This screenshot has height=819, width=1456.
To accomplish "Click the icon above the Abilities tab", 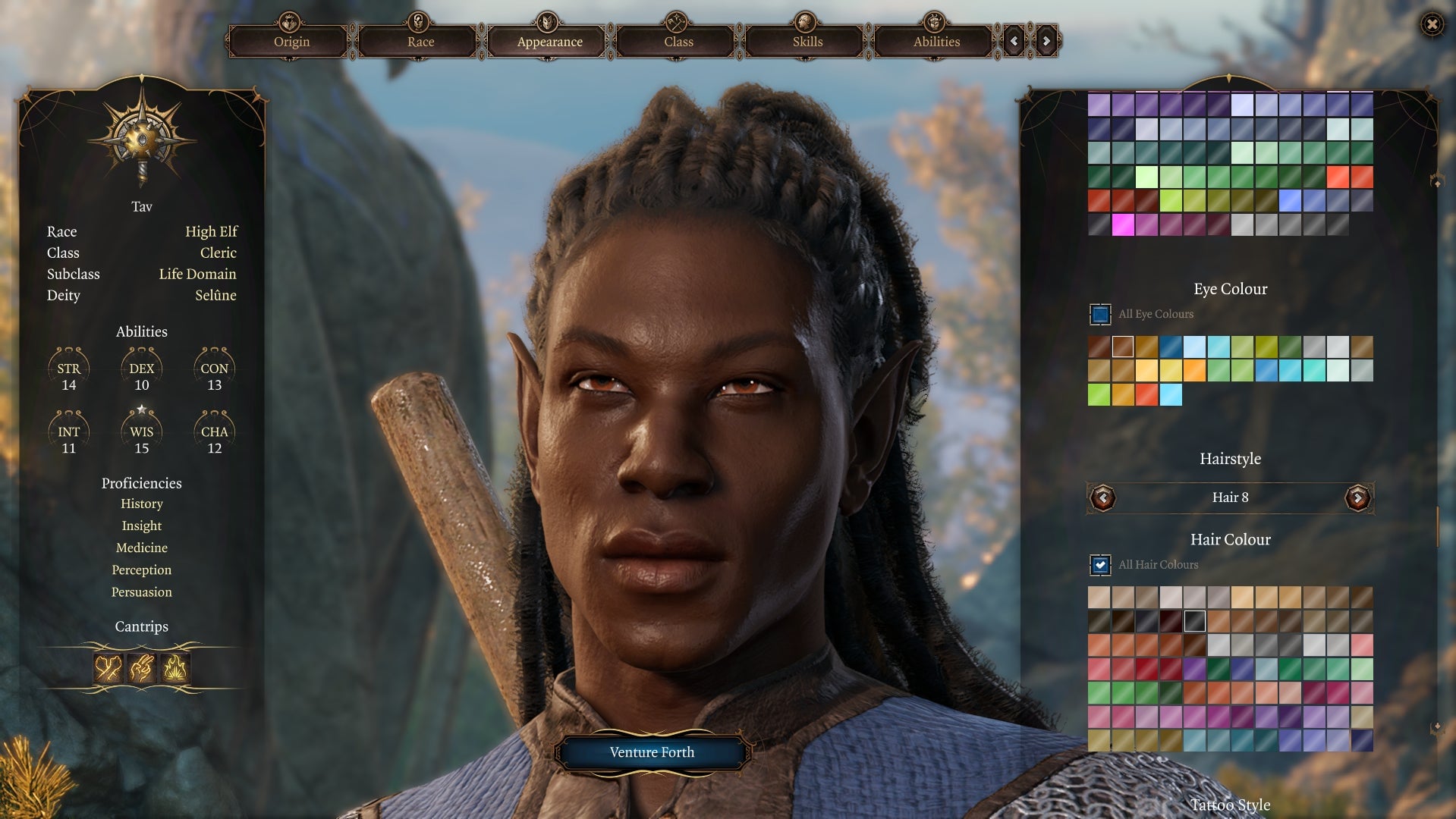I will click(x=934, y=20).
